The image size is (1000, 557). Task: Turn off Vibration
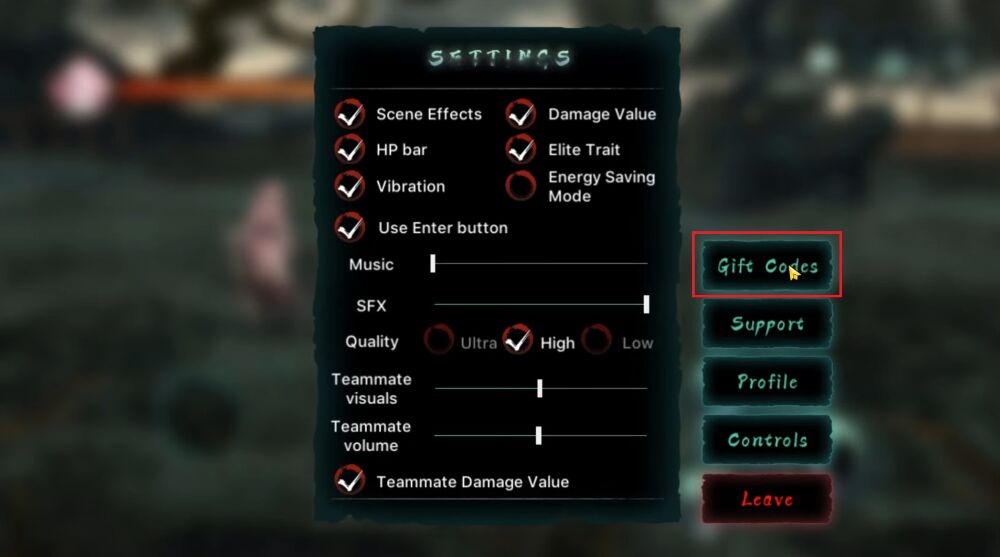point(350,186)
